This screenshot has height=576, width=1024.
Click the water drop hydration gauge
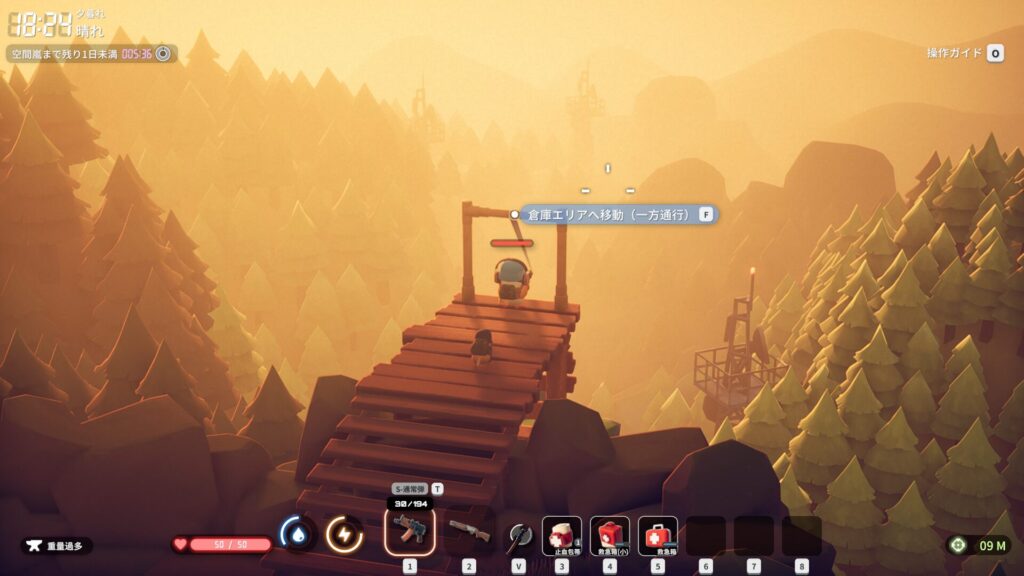coord(297,534)
